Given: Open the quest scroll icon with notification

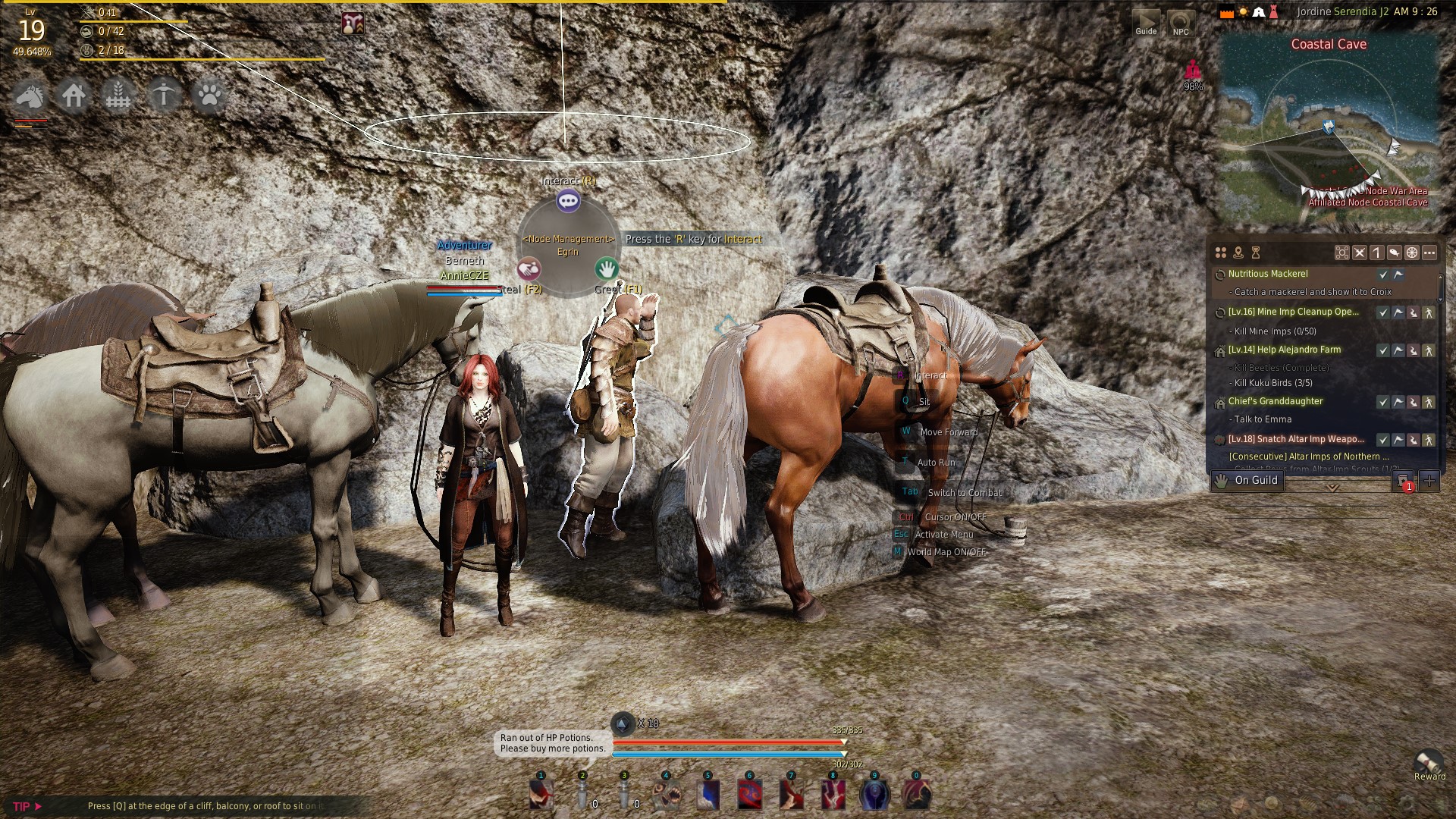Looking at the screenshot, I should (1403, 481).
